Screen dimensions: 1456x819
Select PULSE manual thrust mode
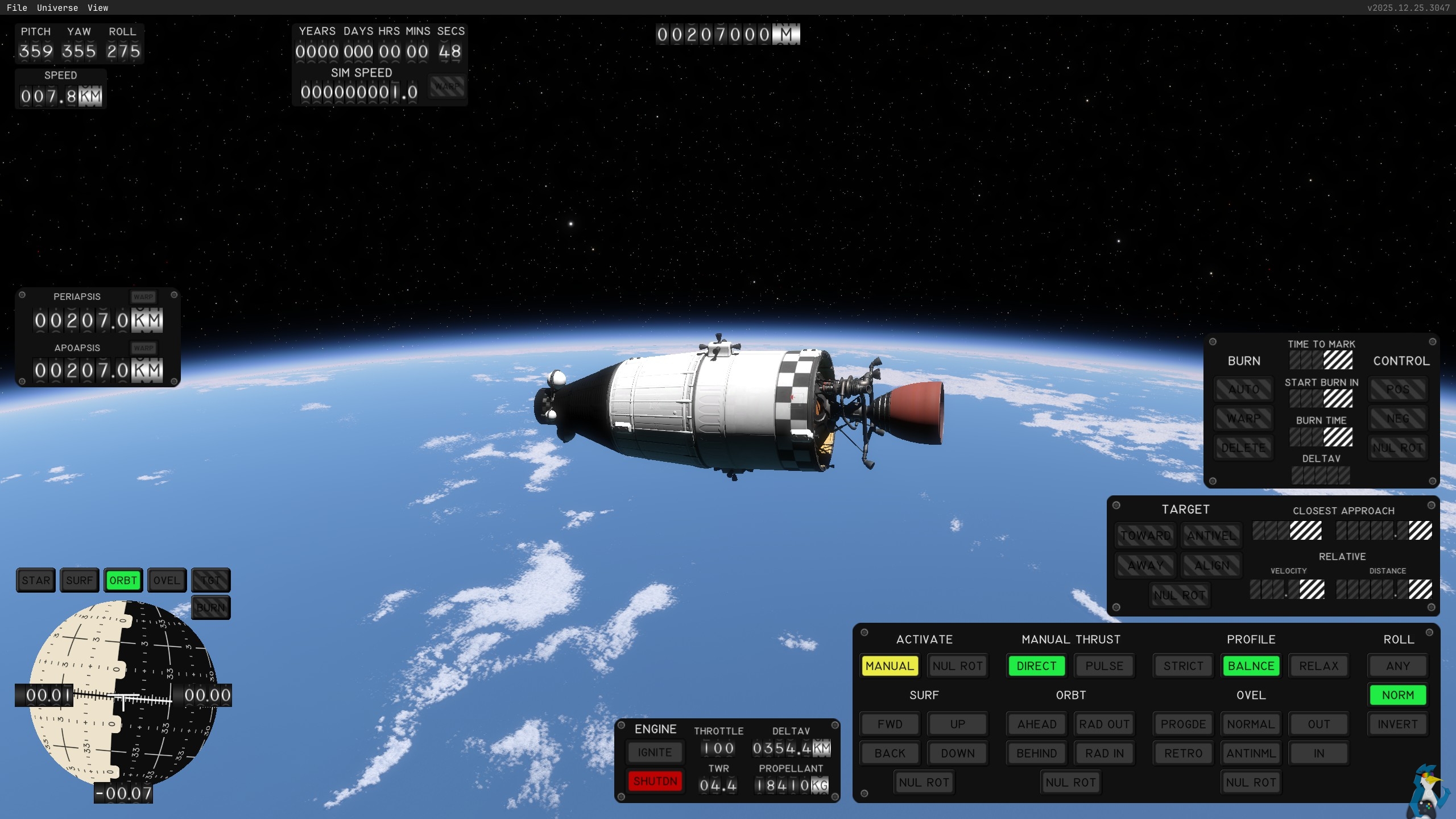[x=1105, y=666]
